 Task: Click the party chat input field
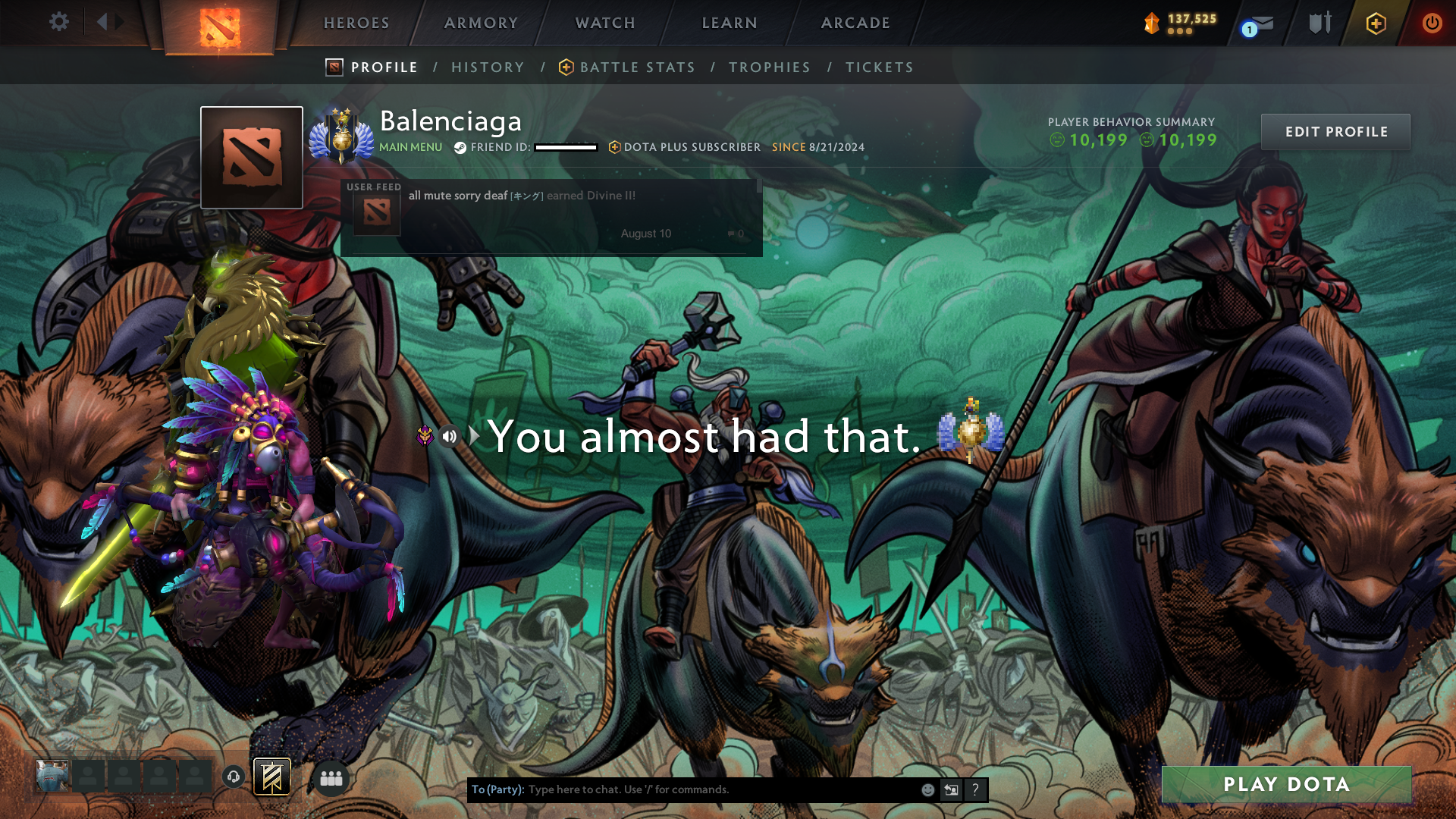click(720, 789)
